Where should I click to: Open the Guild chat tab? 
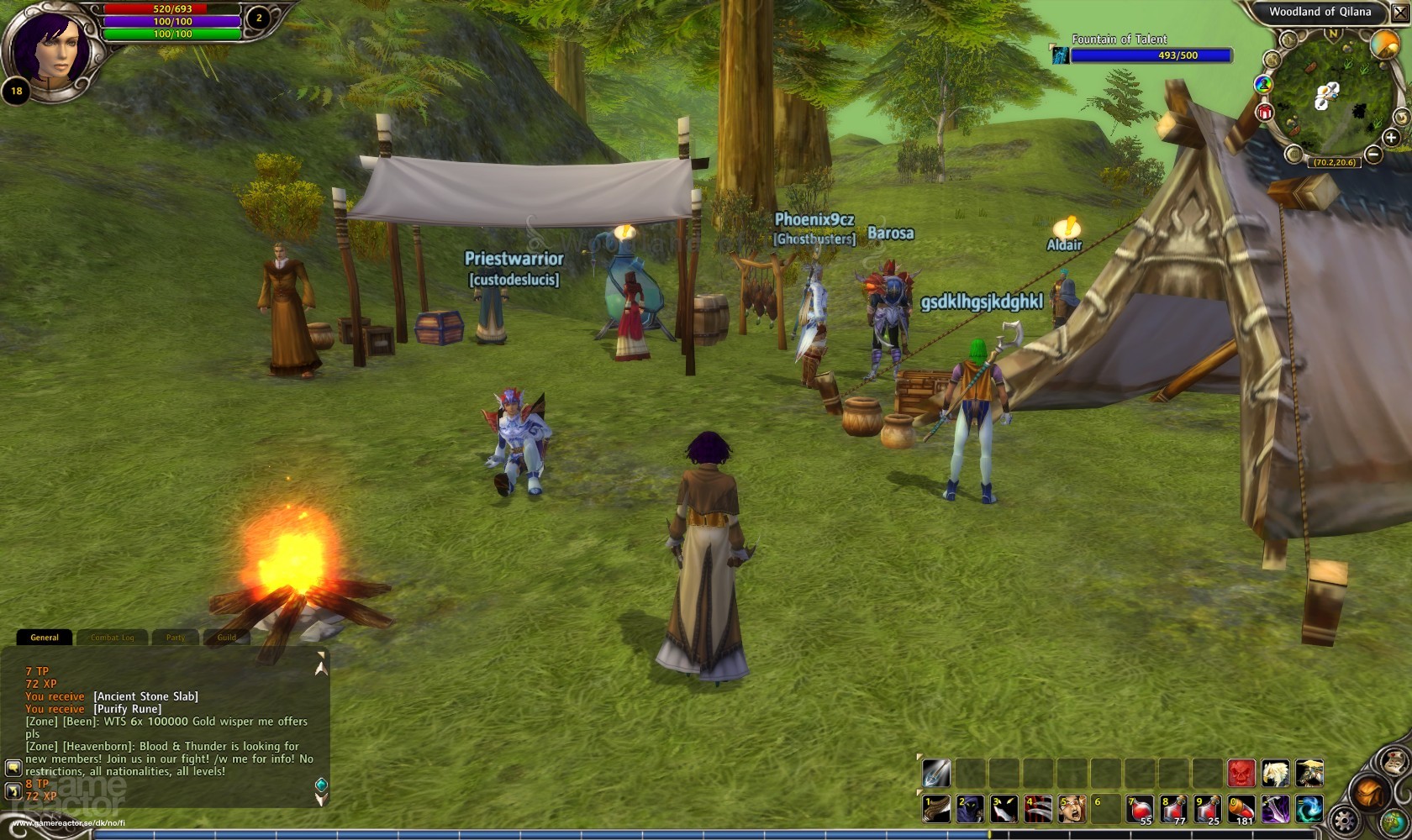[x=226, y=638]
